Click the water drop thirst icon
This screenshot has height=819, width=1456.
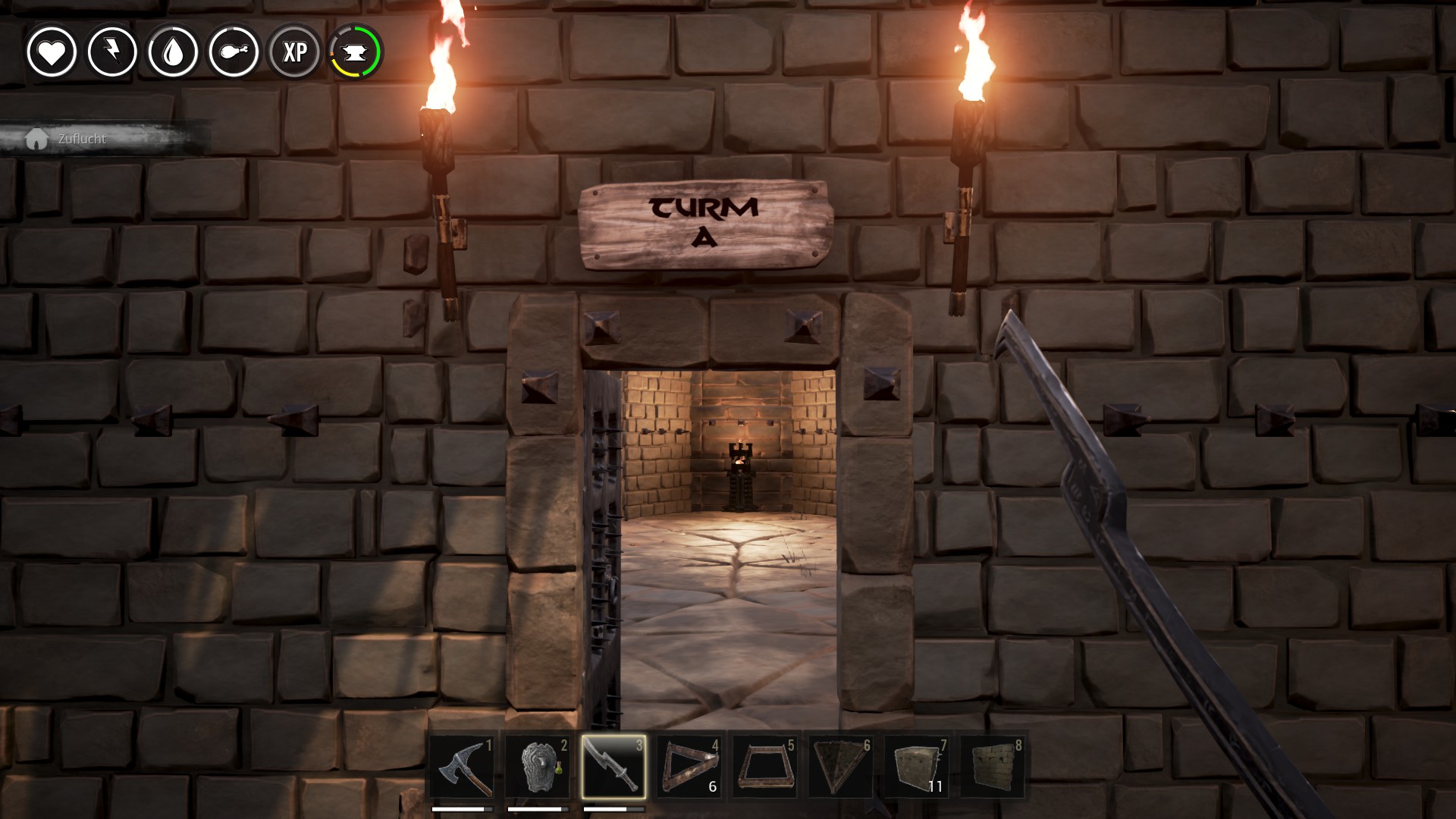point(173,52)
